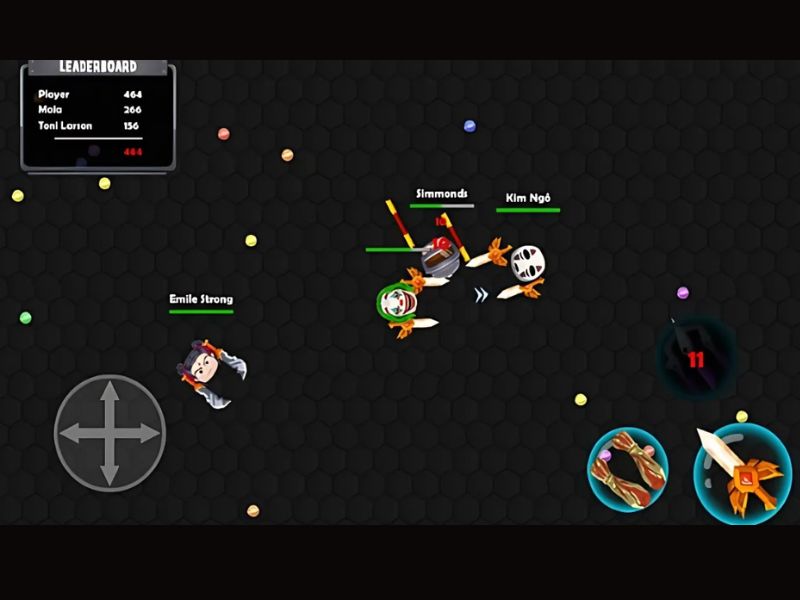This screenshot has width=800, height=600.
Task: Click the Leaderboard panel header
Action: point(98,67)
